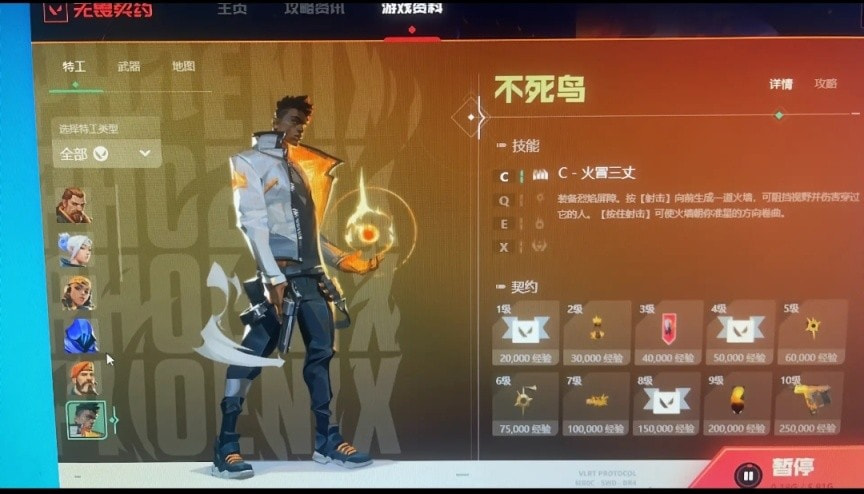Select the 特工 agents tab
The height and width of the screenshot is (494, 864).
click(74, 67)
